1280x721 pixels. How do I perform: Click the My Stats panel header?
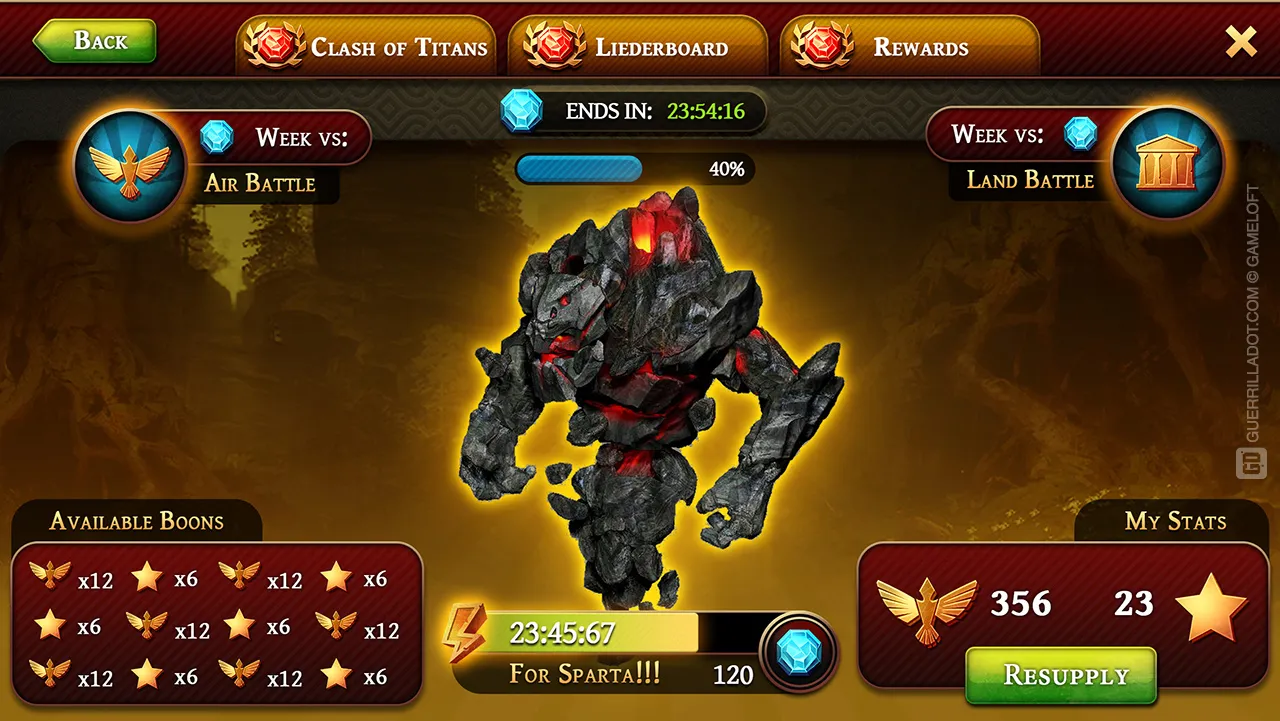point(1175,521)
